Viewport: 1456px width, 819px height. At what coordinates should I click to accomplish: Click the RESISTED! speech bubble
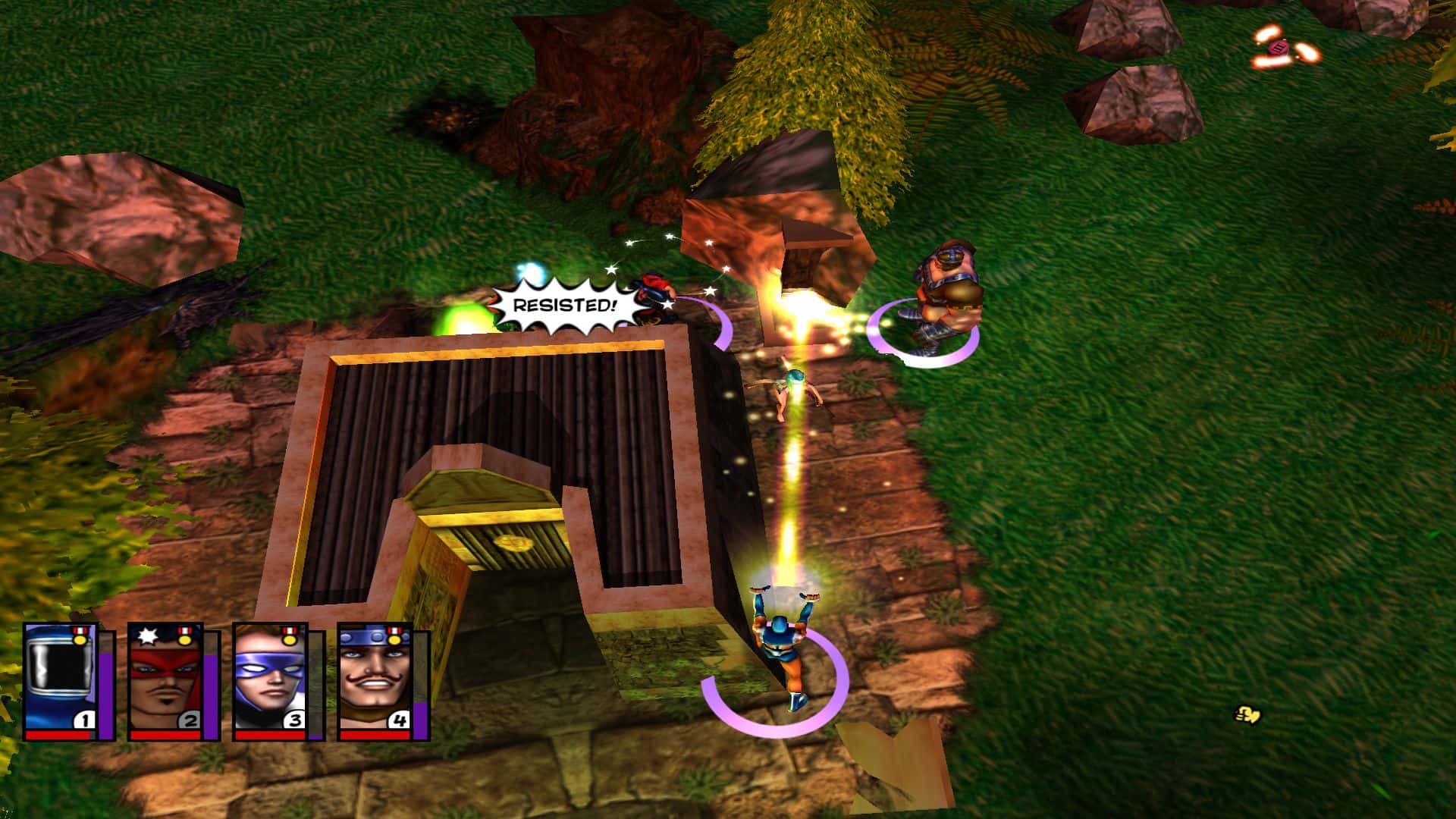tap(563, 306)
